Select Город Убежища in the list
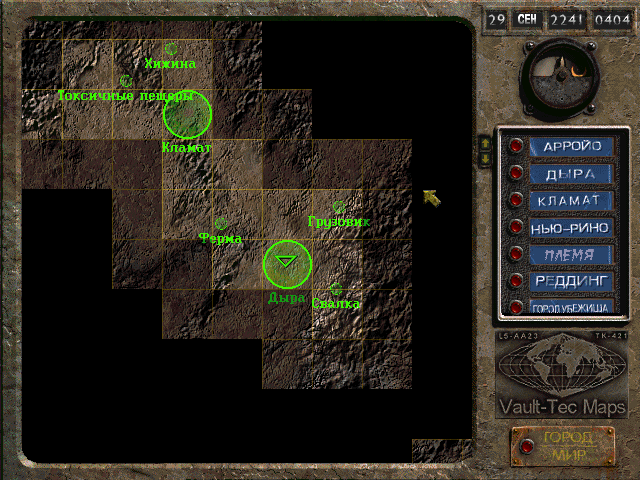This screenshot has height=480, width=640. (571, 308)
